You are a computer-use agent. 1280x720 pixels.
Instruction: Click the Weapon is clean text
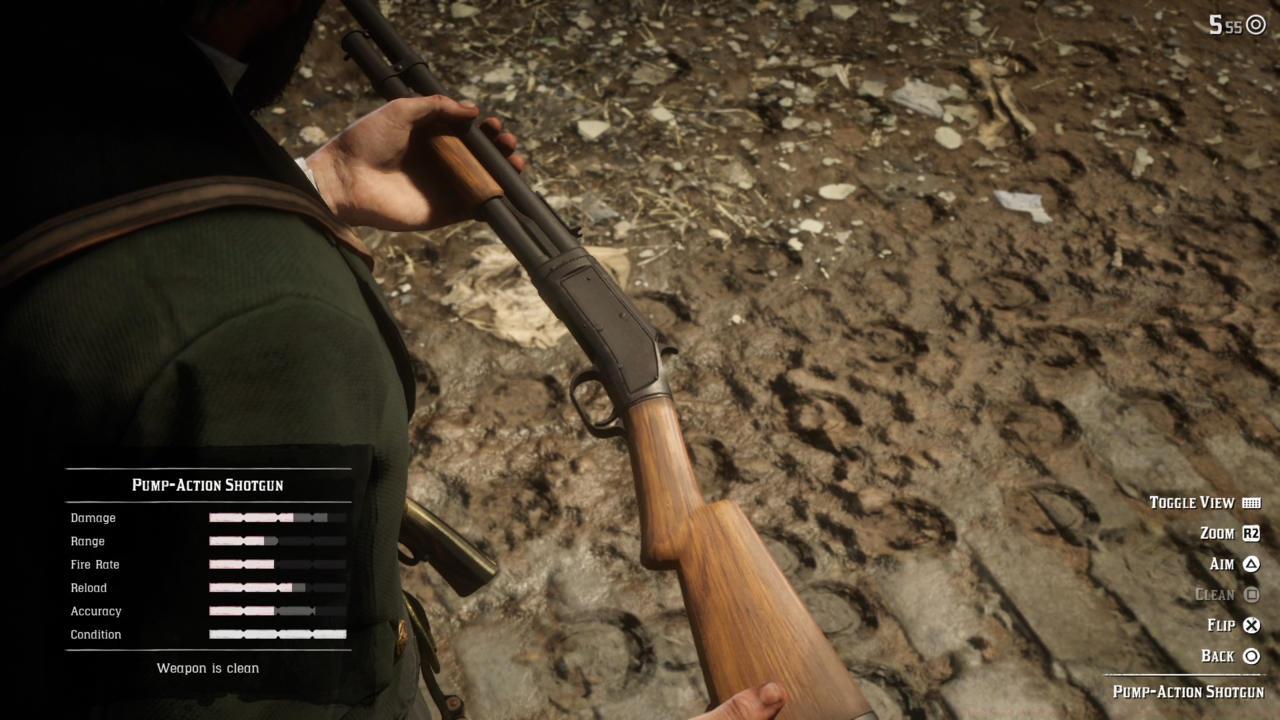[x=207, y=668]
